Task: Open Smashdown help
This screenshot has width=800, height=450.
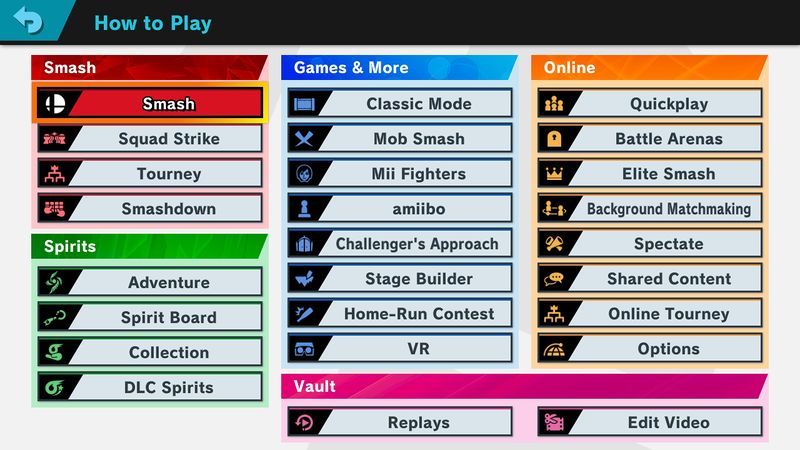Action: 150,209
